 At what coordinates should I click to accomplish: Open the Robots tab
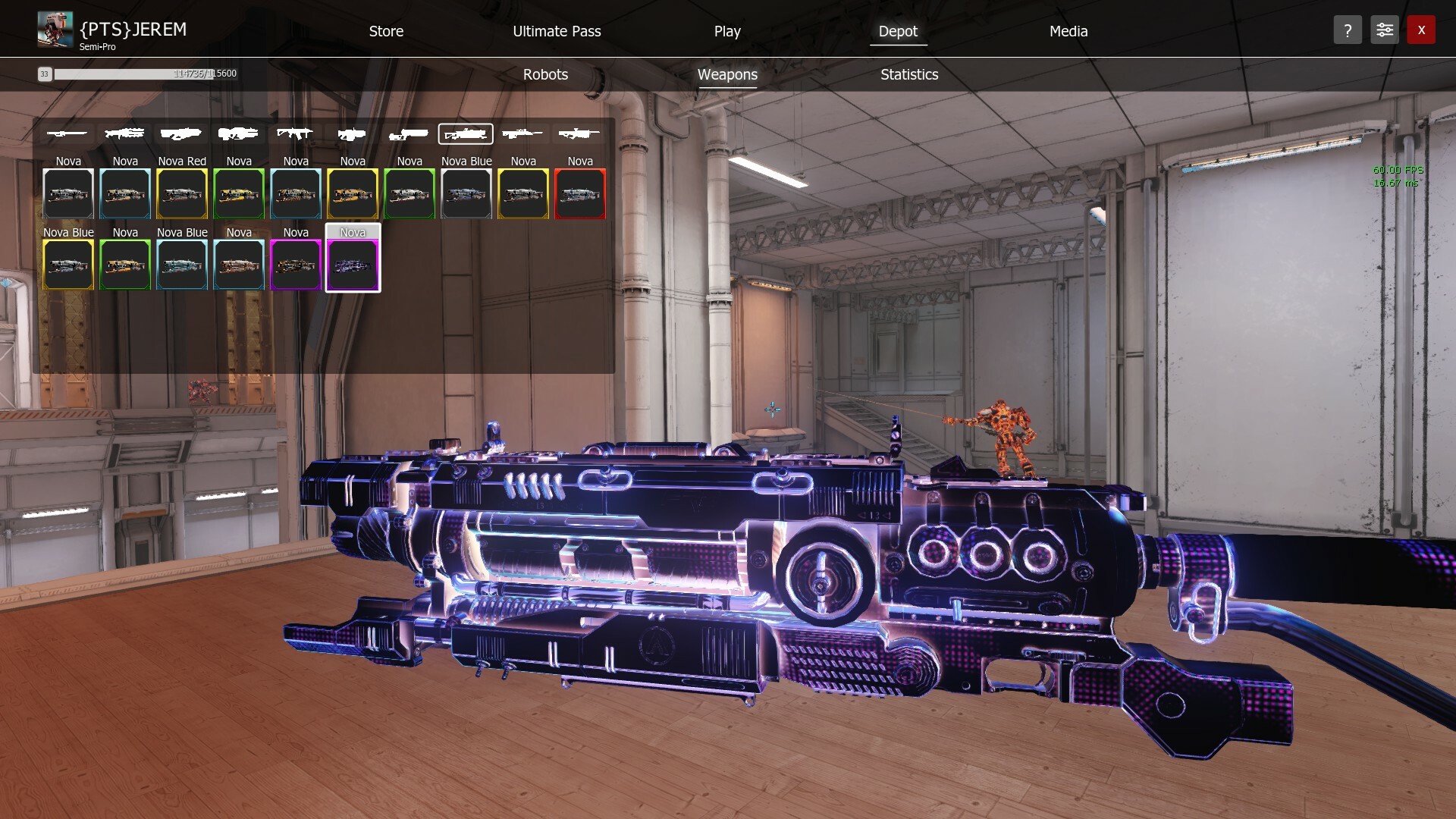545,74
